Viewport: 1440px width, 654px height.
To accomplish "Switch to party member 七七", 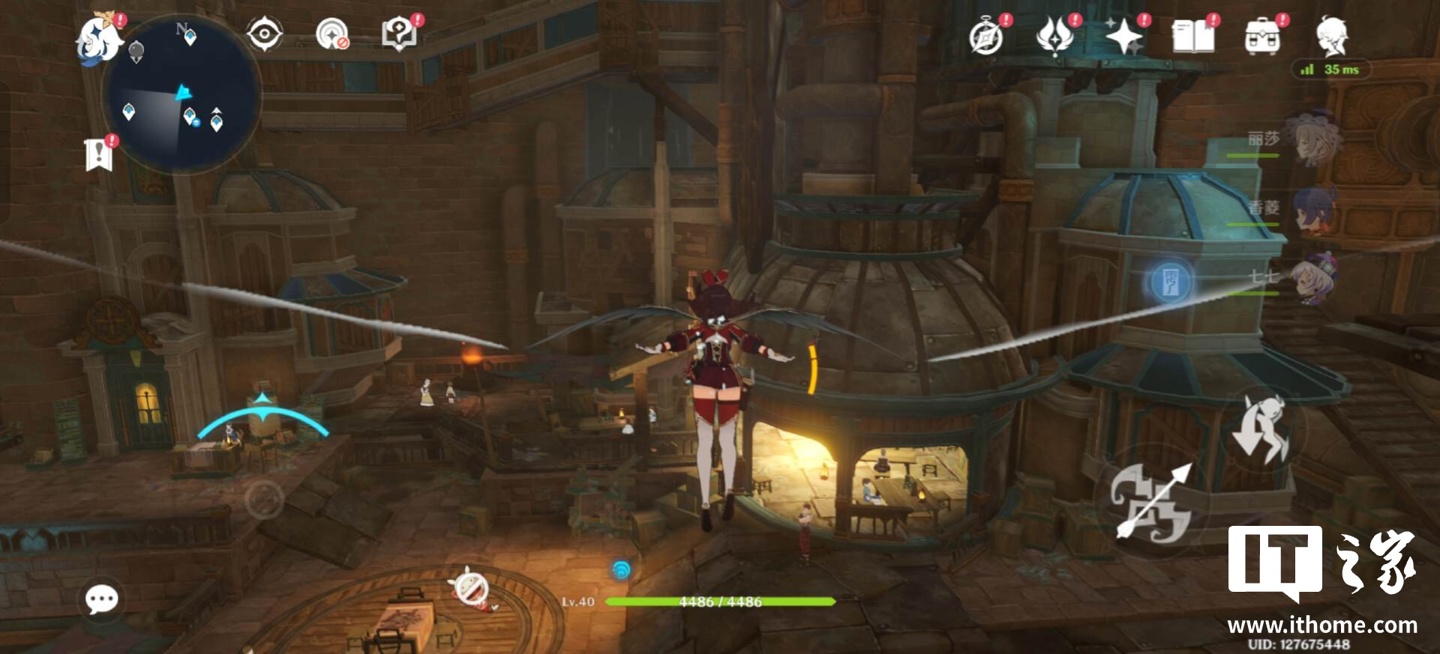I will pos(1312,277).
